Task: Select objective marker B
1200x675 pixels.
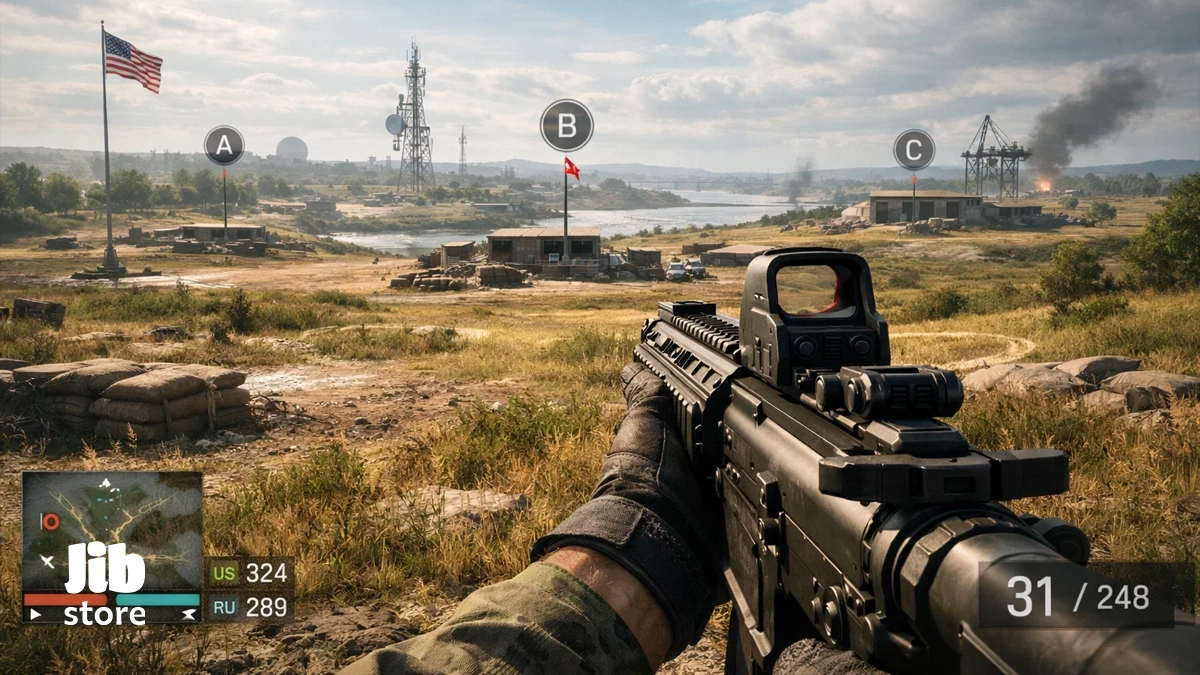Action: click(x=566, y=126)
